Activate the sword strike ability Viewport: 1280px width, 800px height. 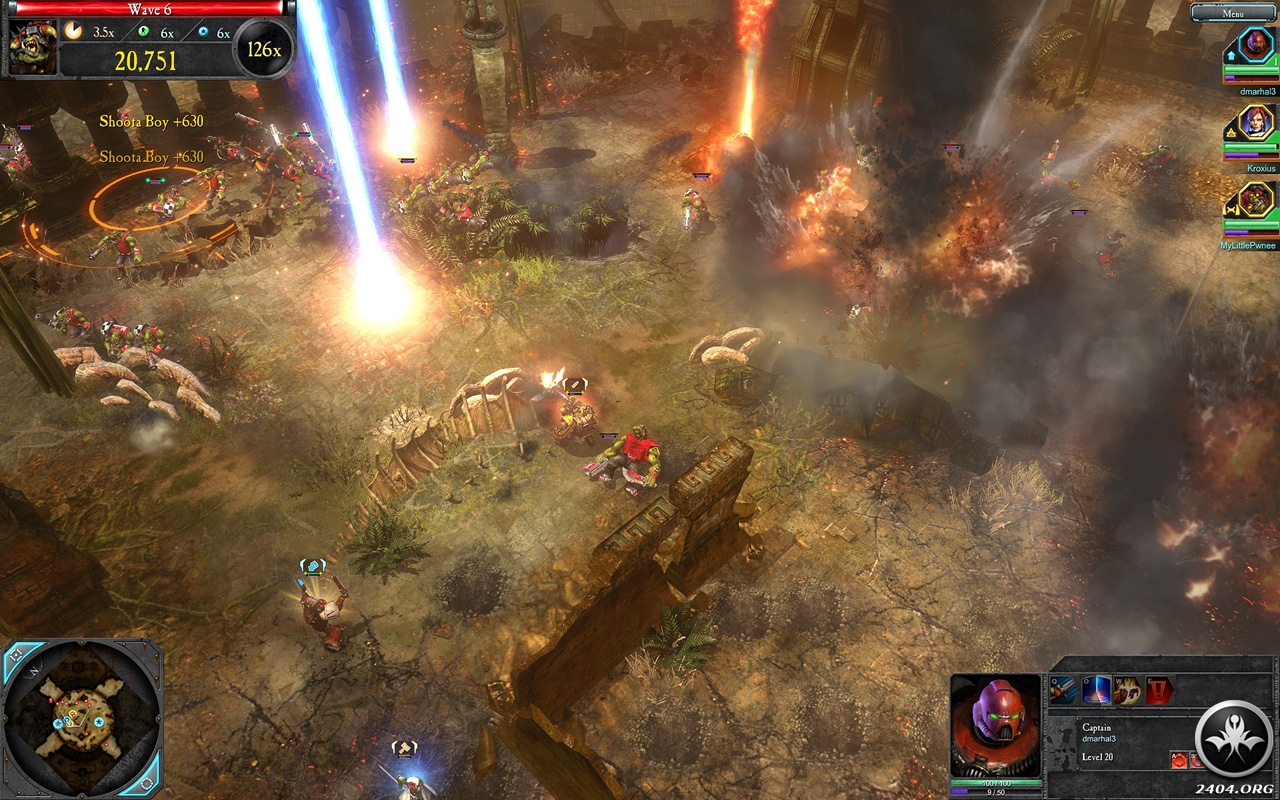[1064, 690]
